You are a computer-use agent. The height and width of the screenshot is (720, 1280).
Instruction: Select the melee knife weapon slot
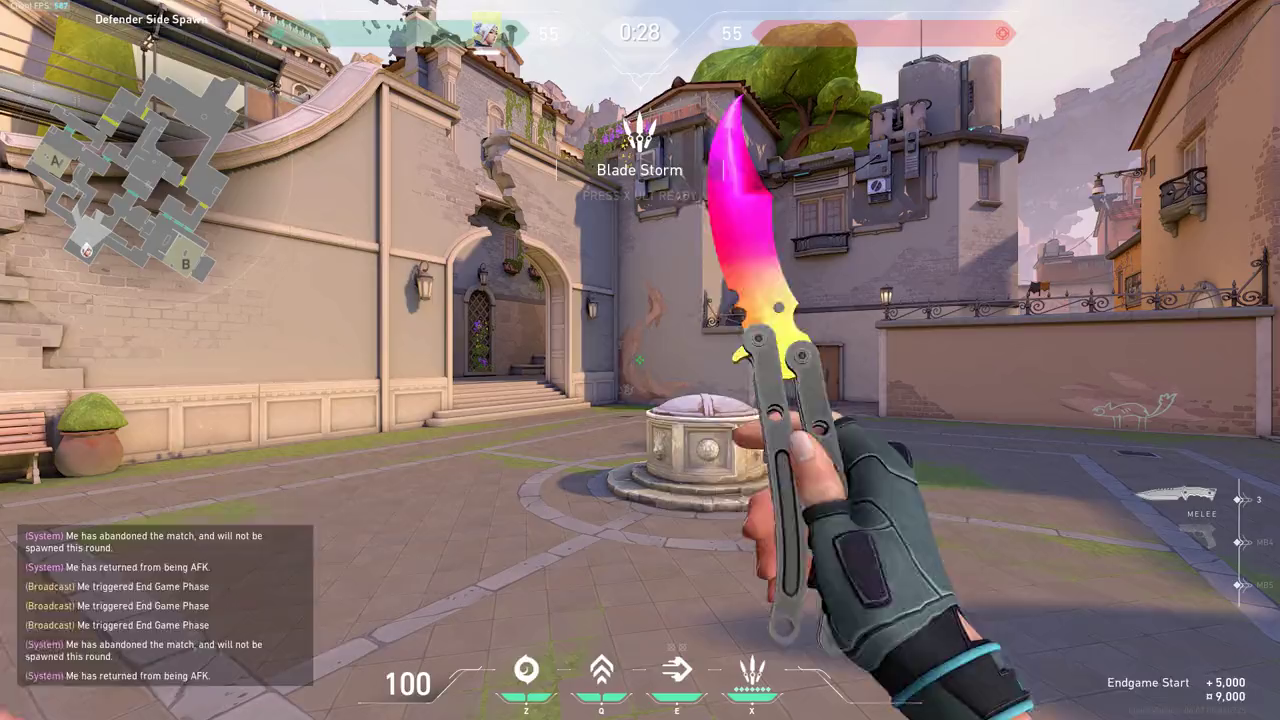point(1176,494)
